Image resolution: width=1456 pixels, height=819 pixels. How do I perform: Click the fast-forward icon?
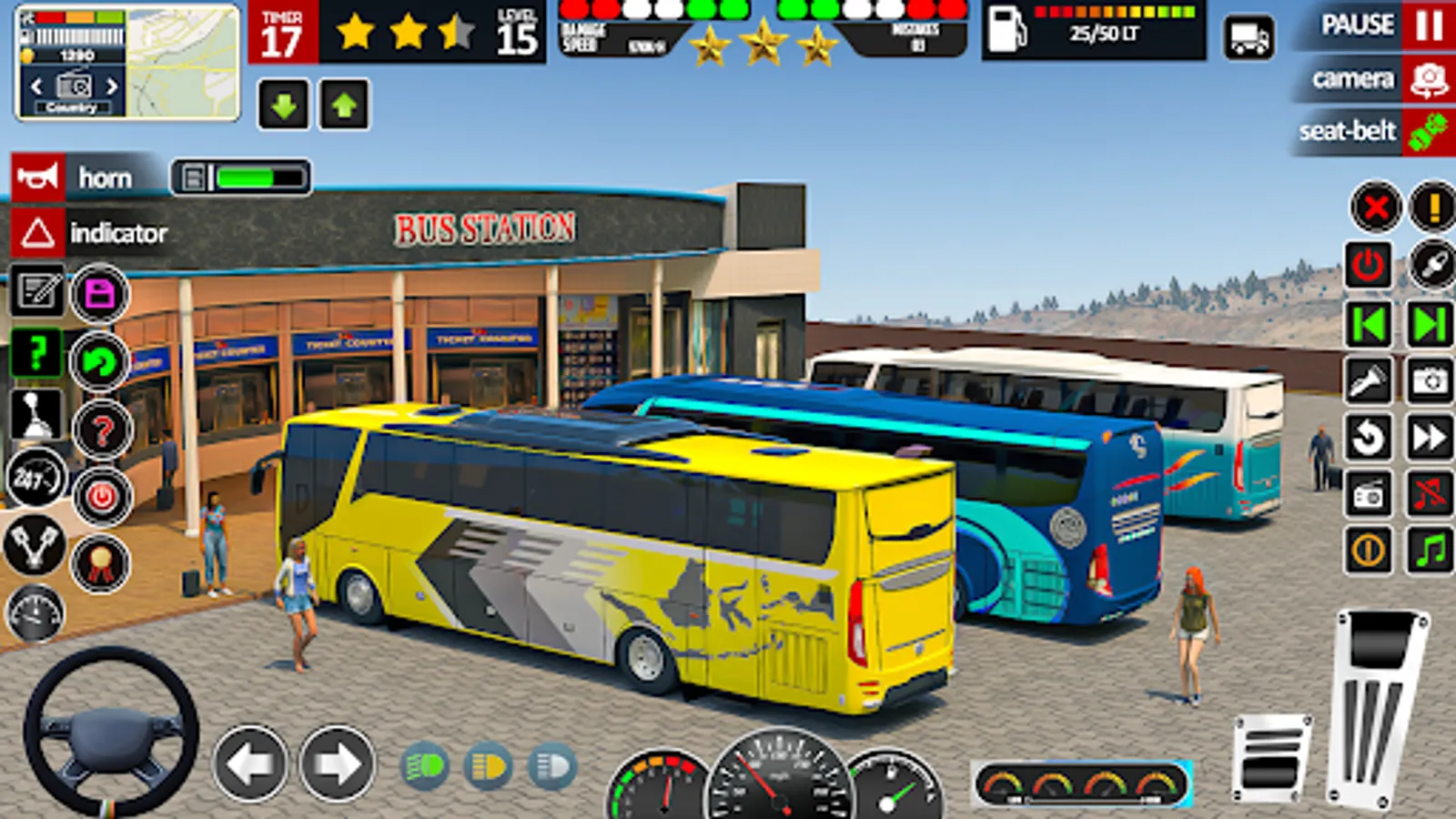pyautogui.click(x=1430, y=438)
